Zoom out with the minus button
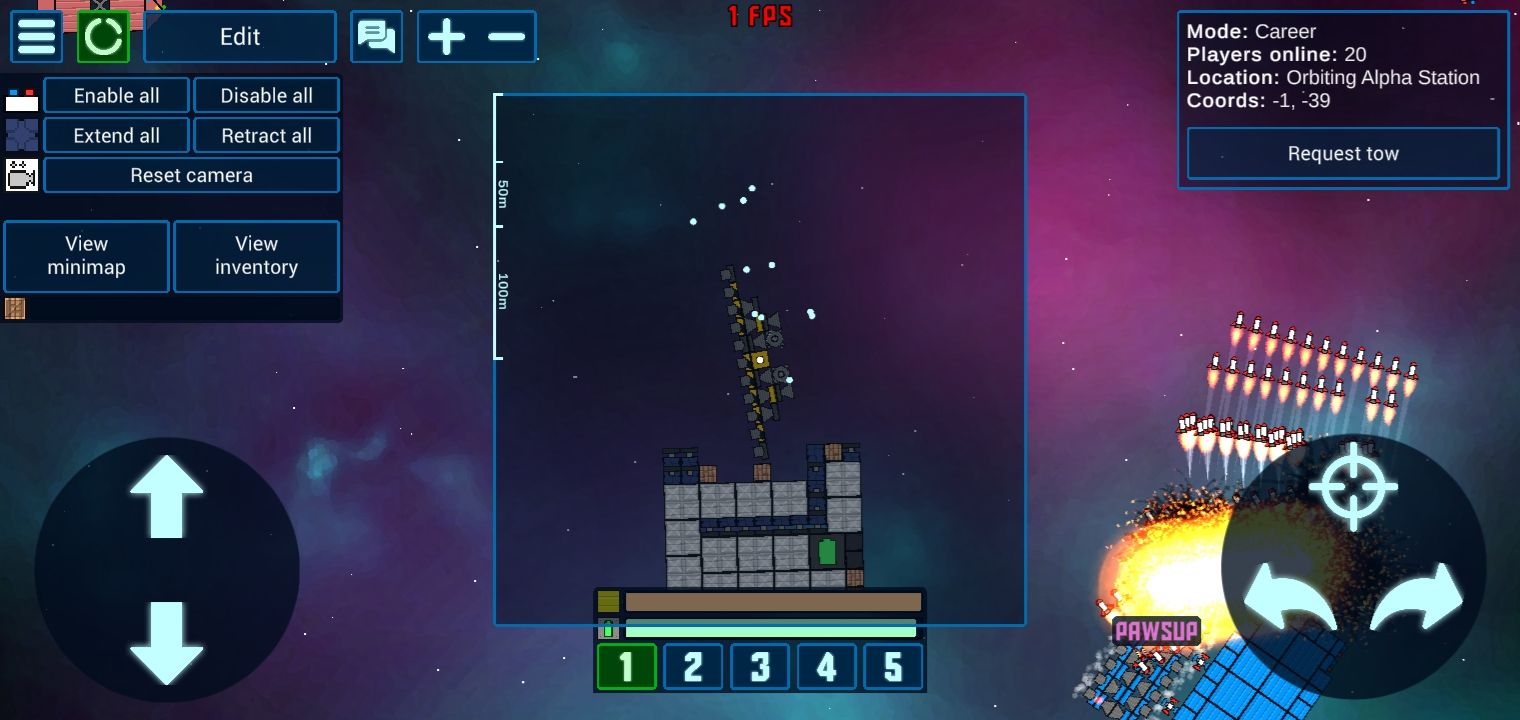 pos(507,37)
